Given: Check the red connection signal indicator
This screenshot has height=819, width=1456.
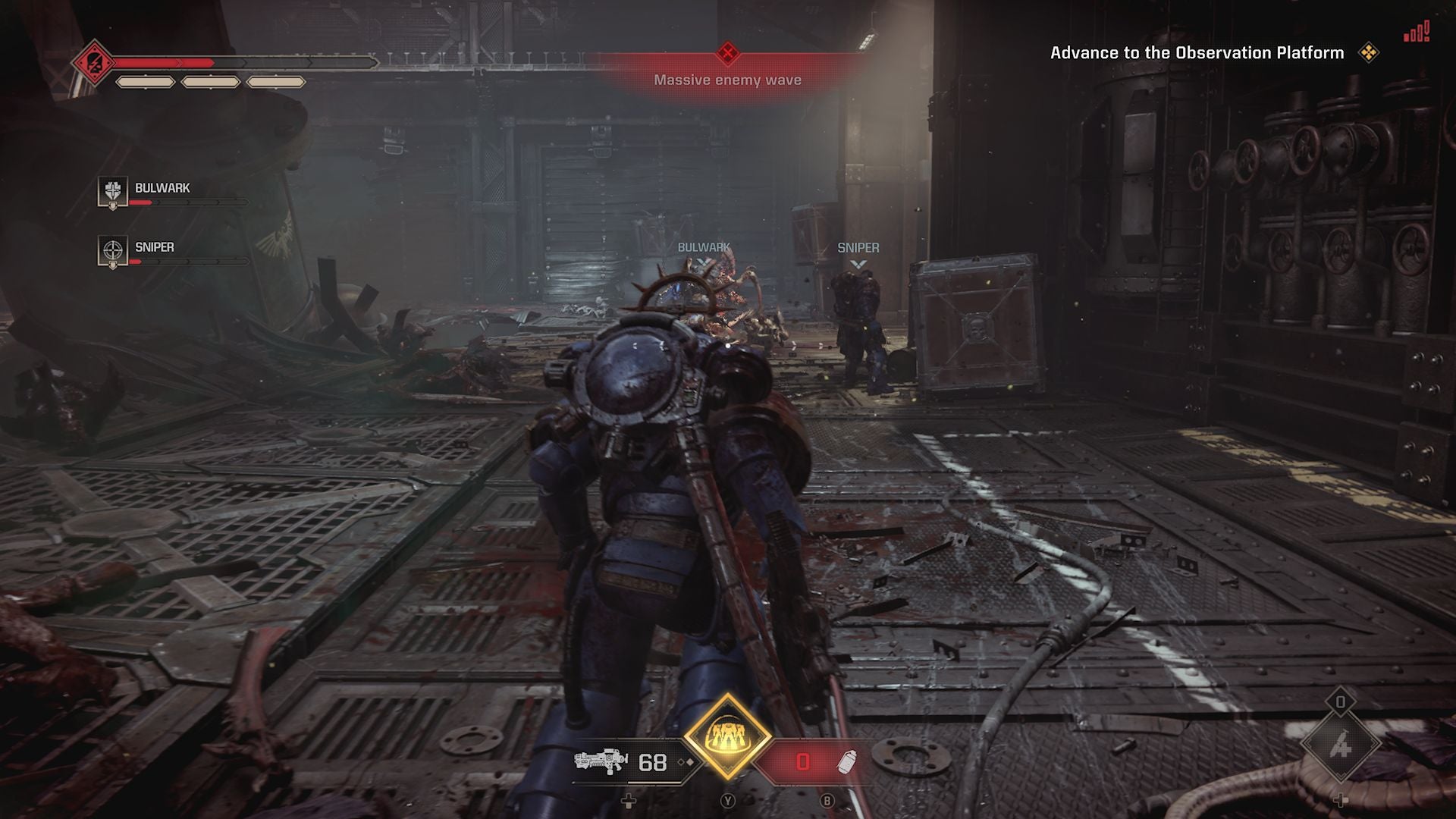Looking at the screenshot, I should [x=1417, y=33].
